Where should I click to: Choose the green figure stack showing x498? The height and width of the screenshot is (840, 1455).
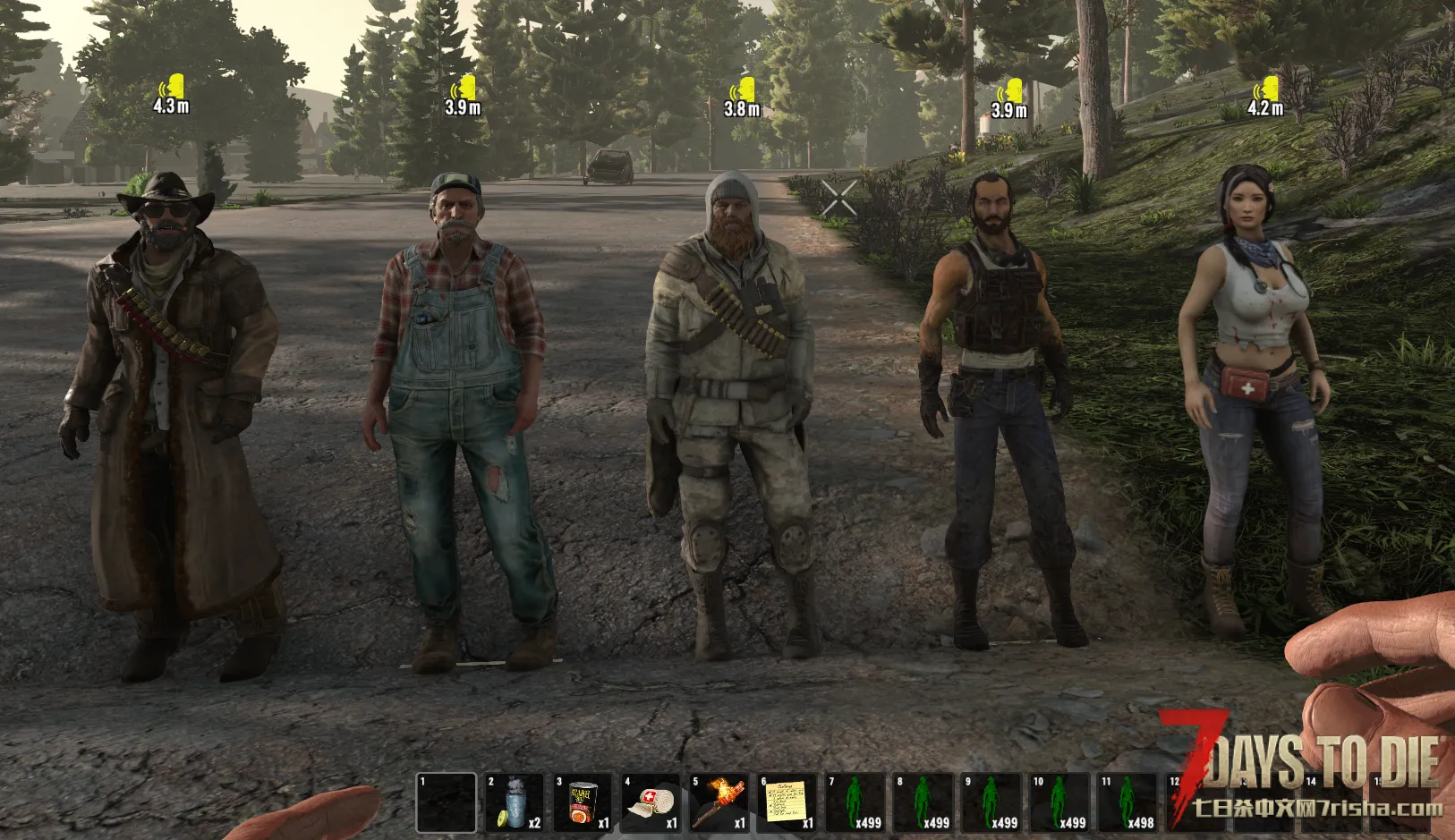(x=1126, y=802)
